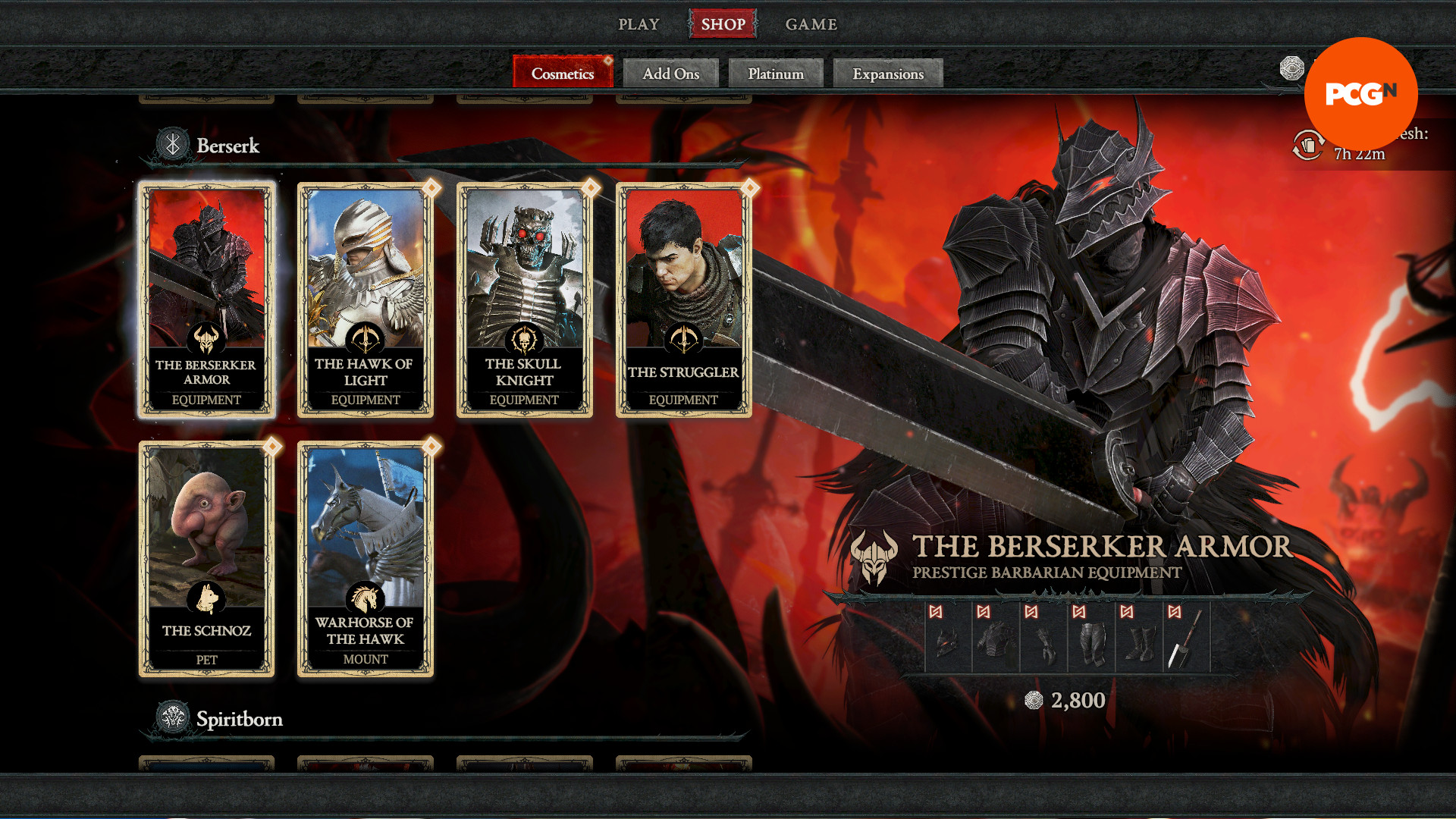Choose the Cosmetics shop category
Viewport: 1456px width, 819px height.
[x=562, y=74]
